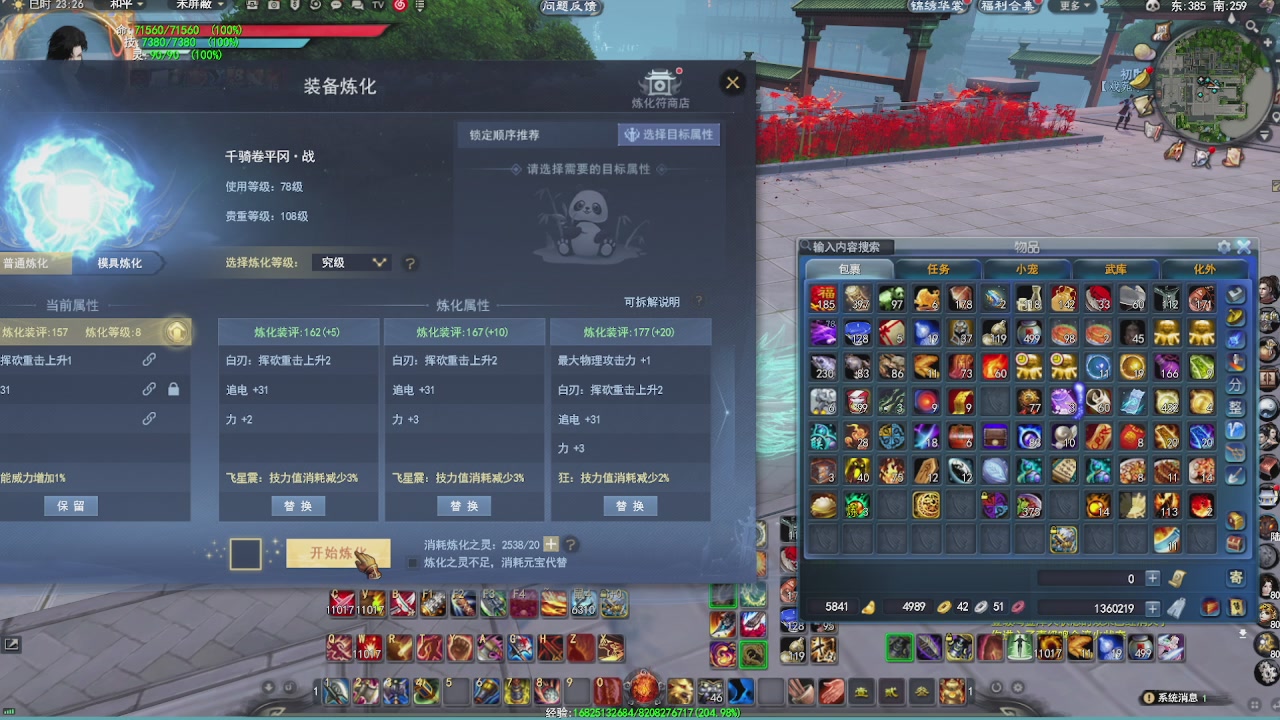Click the lock icon next to the second attribute
Viewport: 1280px width, 720px height.
coord(173,388)
